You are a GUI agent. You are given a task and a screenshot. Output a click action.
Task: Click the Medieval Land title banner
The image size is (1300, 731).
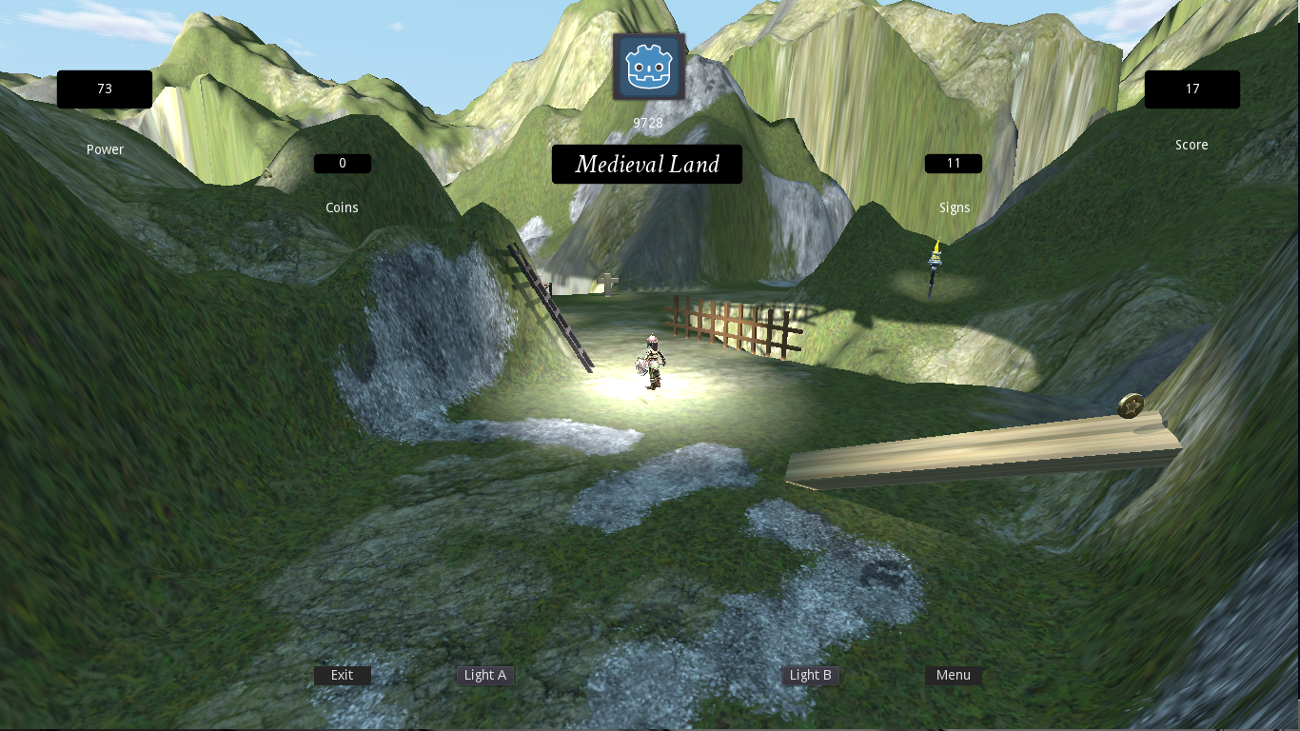tap(647, 164)
